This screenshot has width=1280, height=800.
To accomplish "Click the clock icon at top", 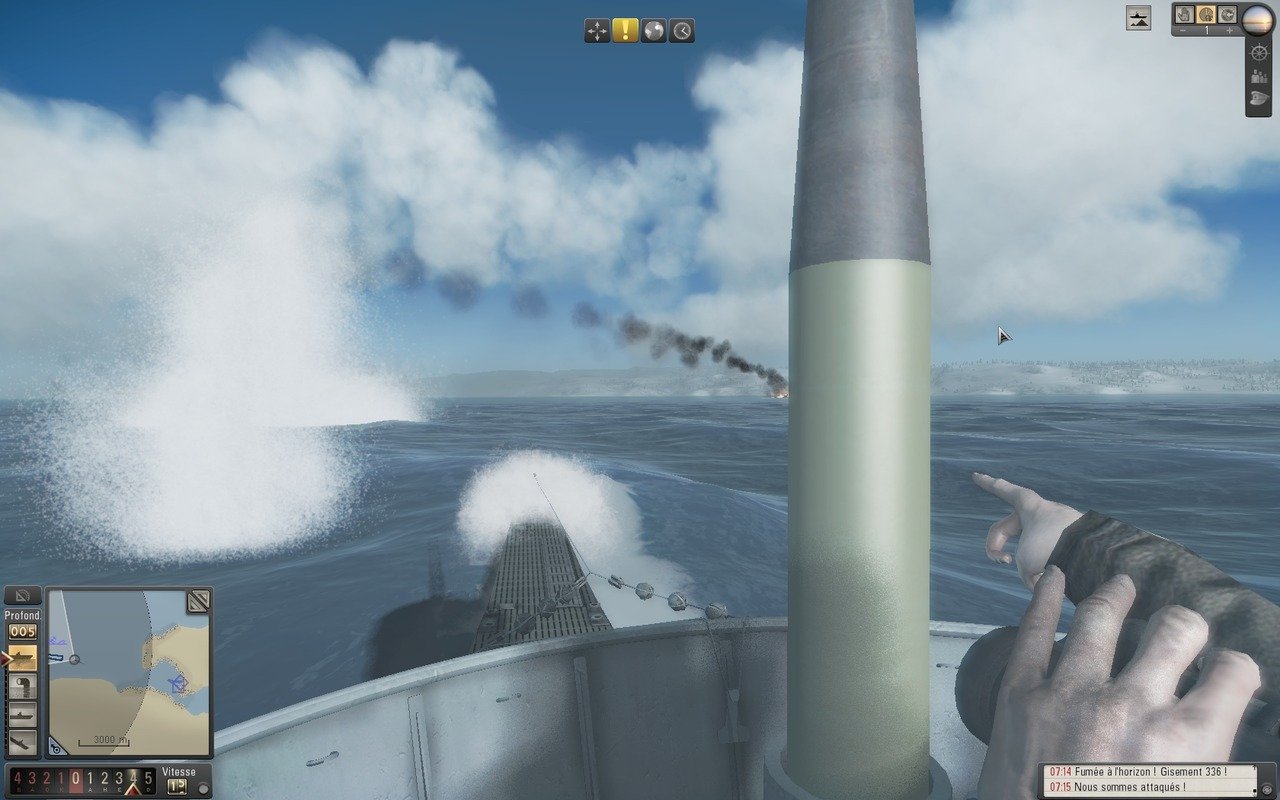I will tap(681, 31).
